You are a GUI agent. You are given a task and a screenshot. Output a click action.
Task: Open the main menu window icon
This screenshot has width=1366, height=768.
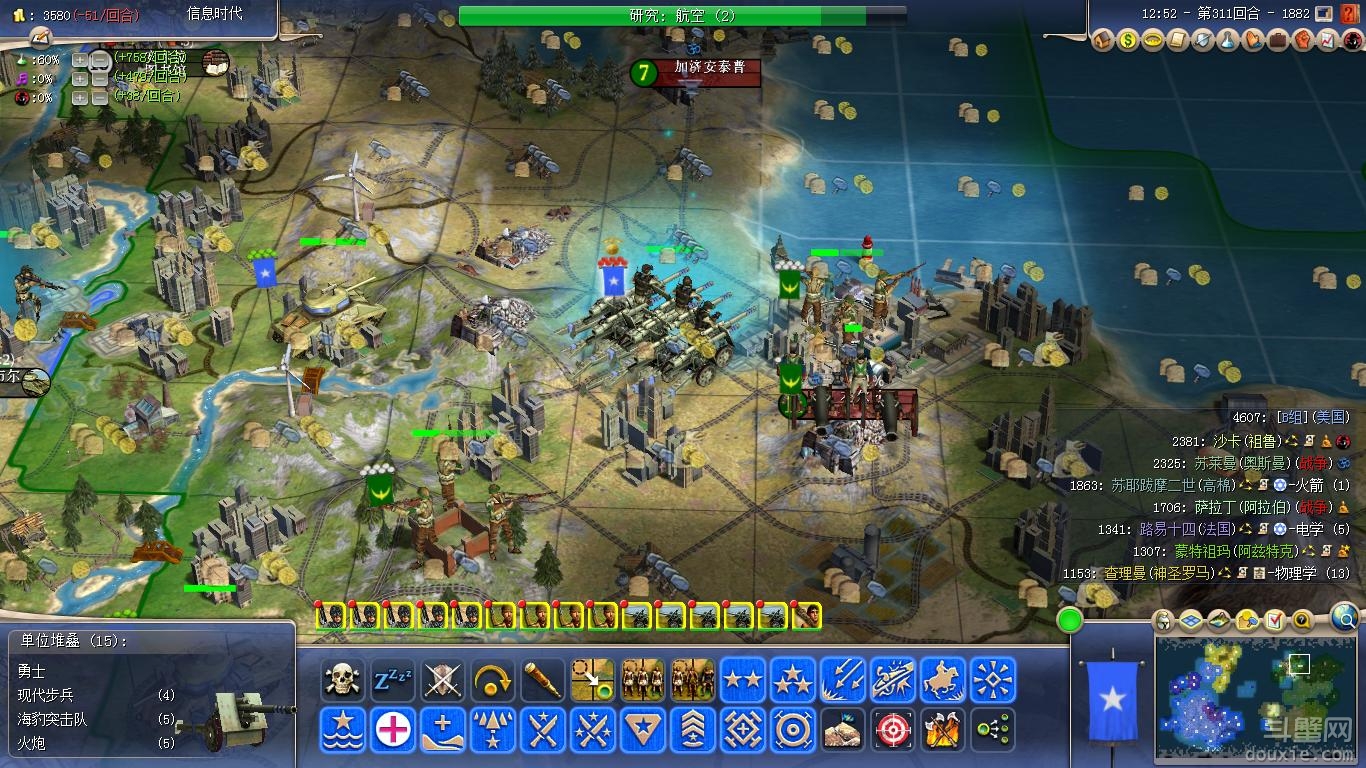click(x=1324, y=14)
